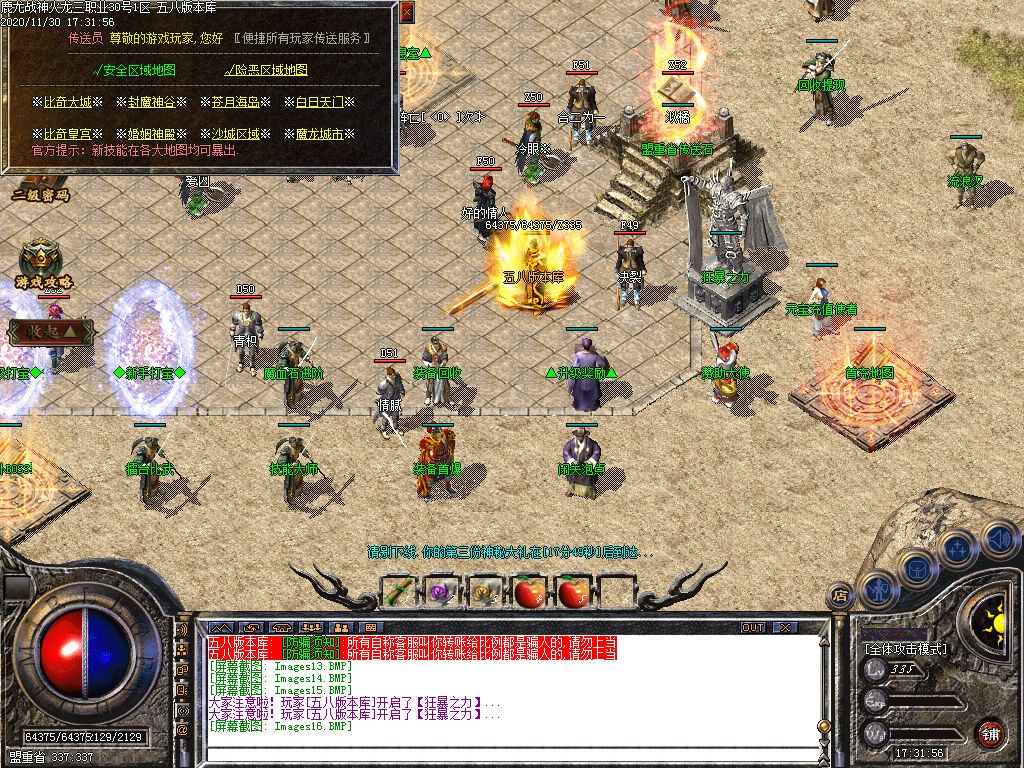The image size is (1024, 768).
Task: Open the shop with the red 铺 button
Action: (991, 733)
